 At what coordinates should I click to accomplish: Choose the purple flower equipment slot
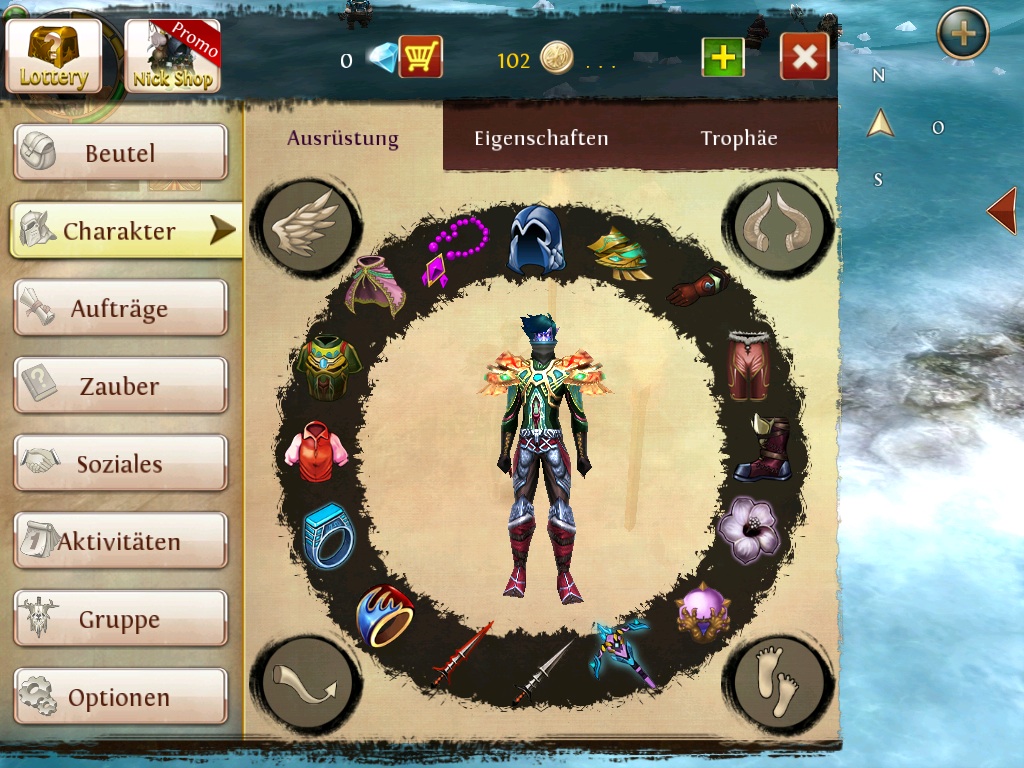[x=748, y=529]
